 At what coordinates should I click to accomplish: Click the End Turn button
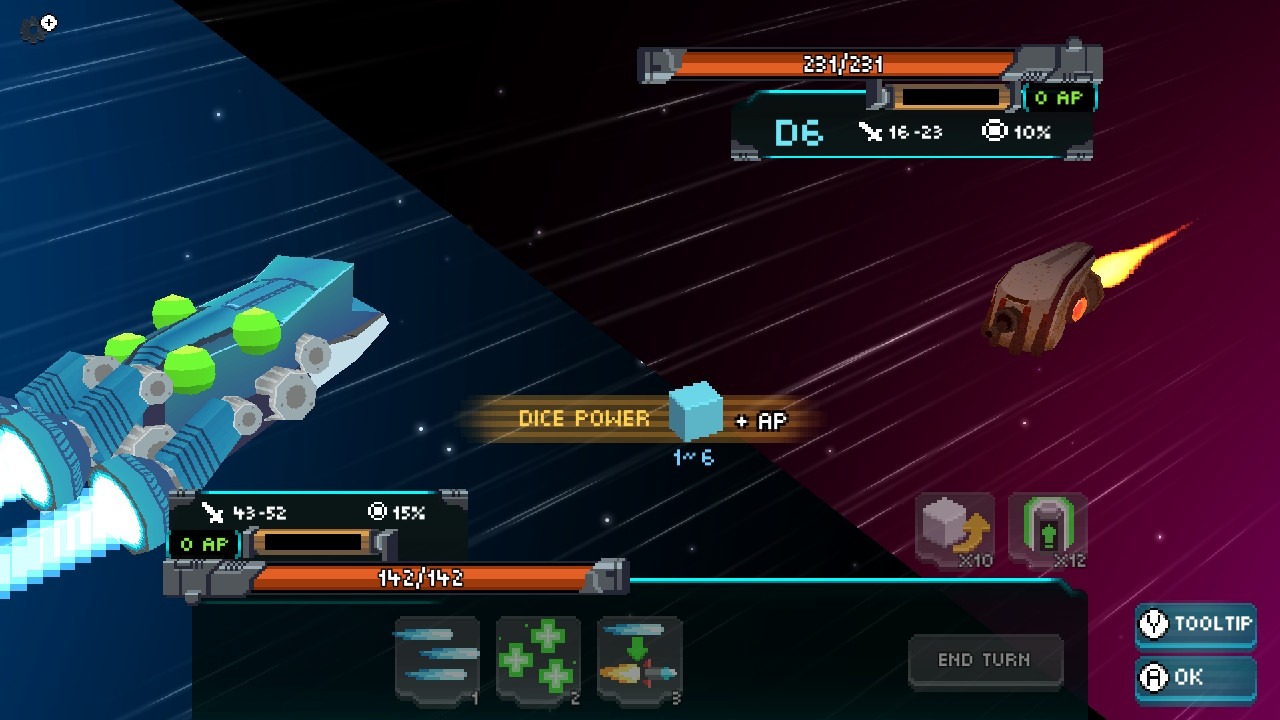click(x=984, y=660)
